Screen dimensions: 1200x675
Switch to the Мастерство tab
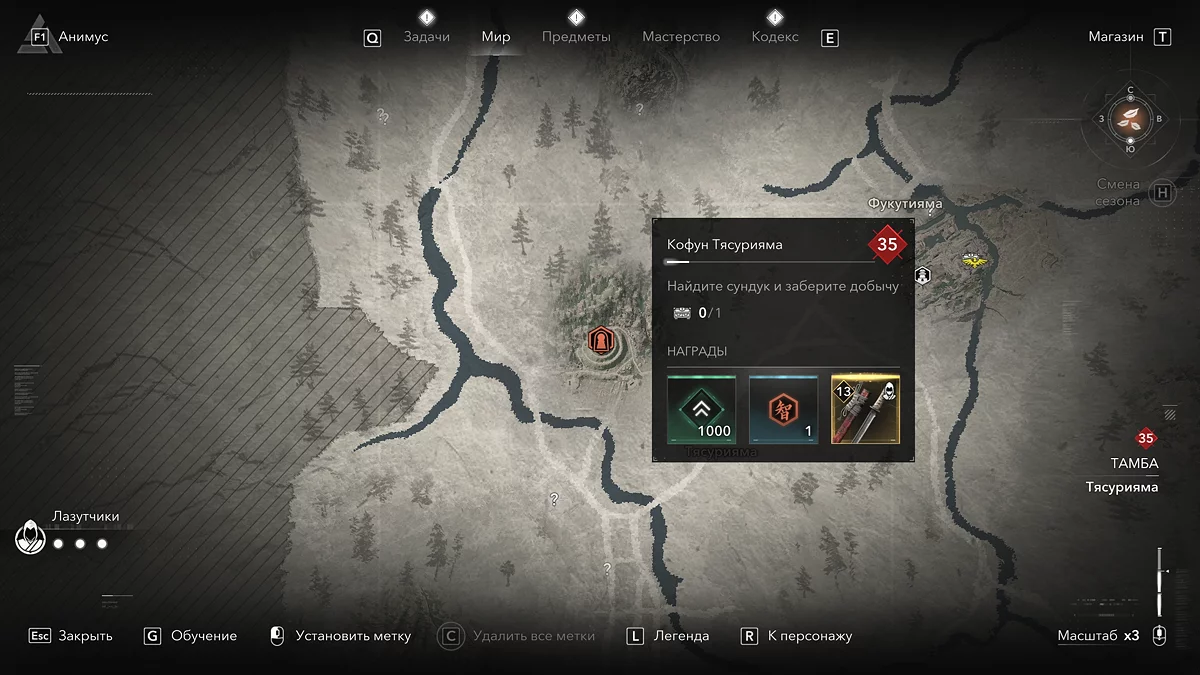click(681, 37)
